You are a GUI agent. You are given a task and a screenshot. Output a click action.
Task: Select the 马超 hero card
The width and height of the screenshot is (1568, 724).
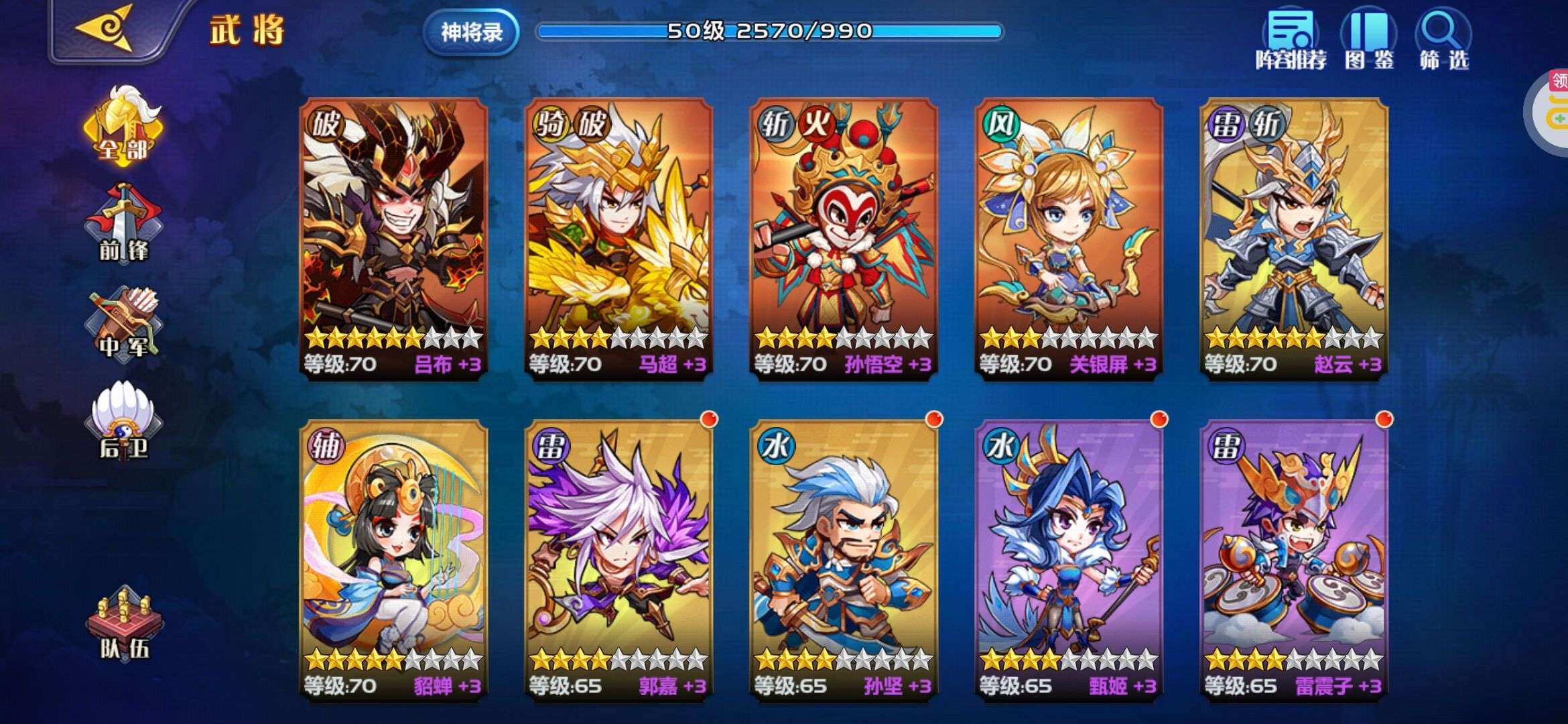click(618, 238)
